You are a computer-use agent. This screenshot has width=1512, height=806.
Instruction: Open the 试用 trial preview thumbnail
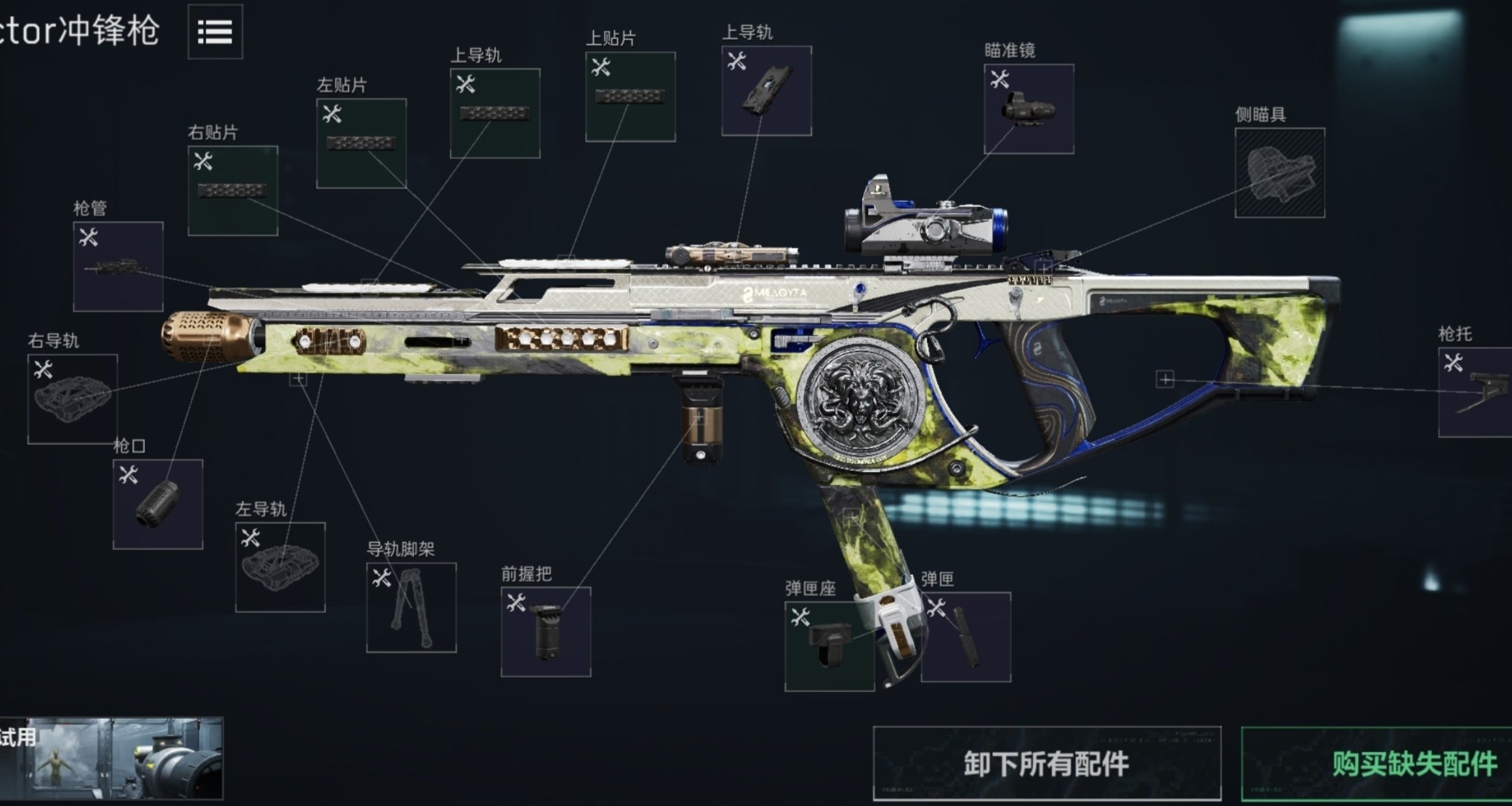tap(111, 759)
